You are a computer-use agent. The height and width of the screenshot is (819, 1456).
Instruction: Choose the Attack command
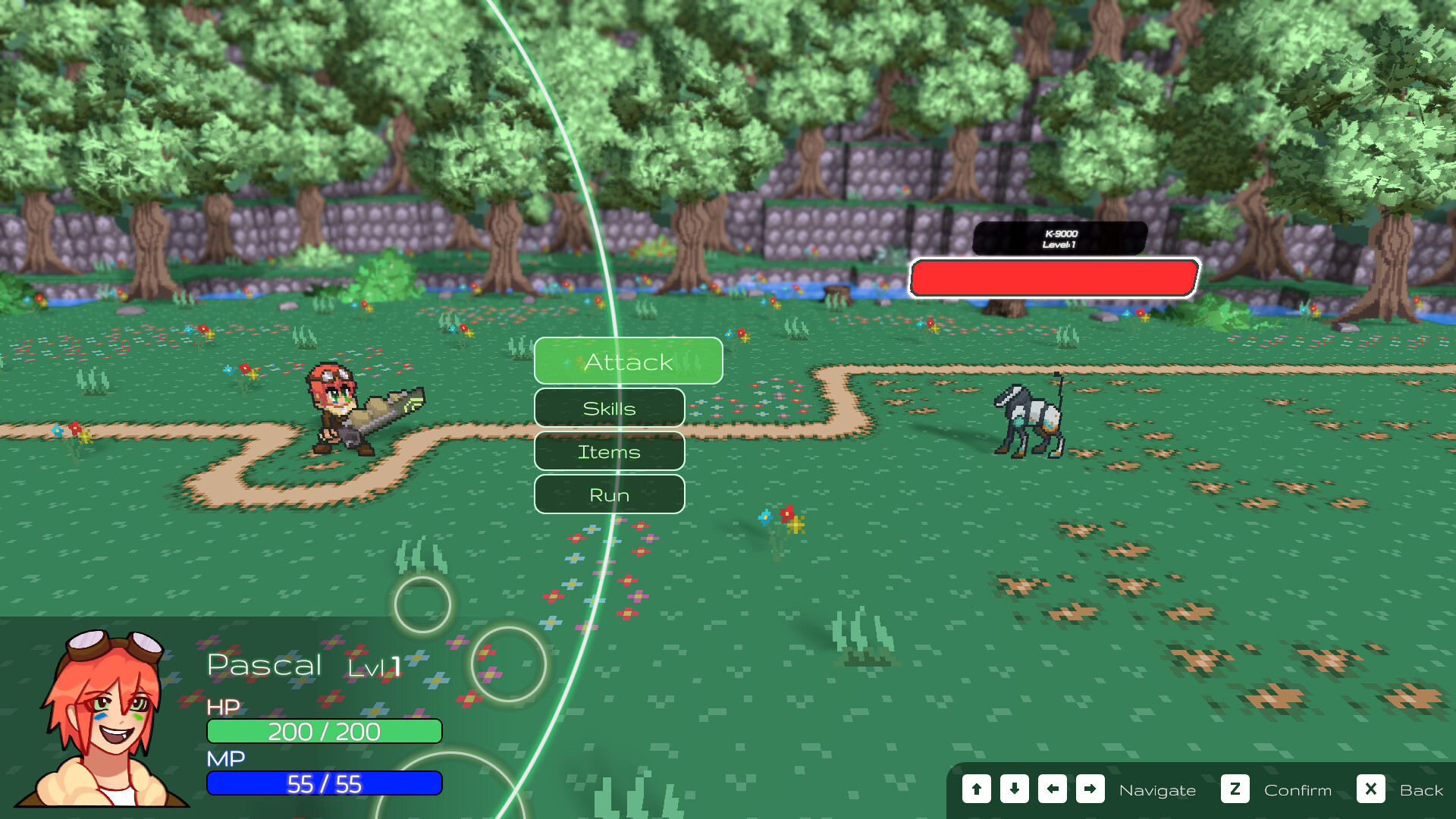coord(628,362)
